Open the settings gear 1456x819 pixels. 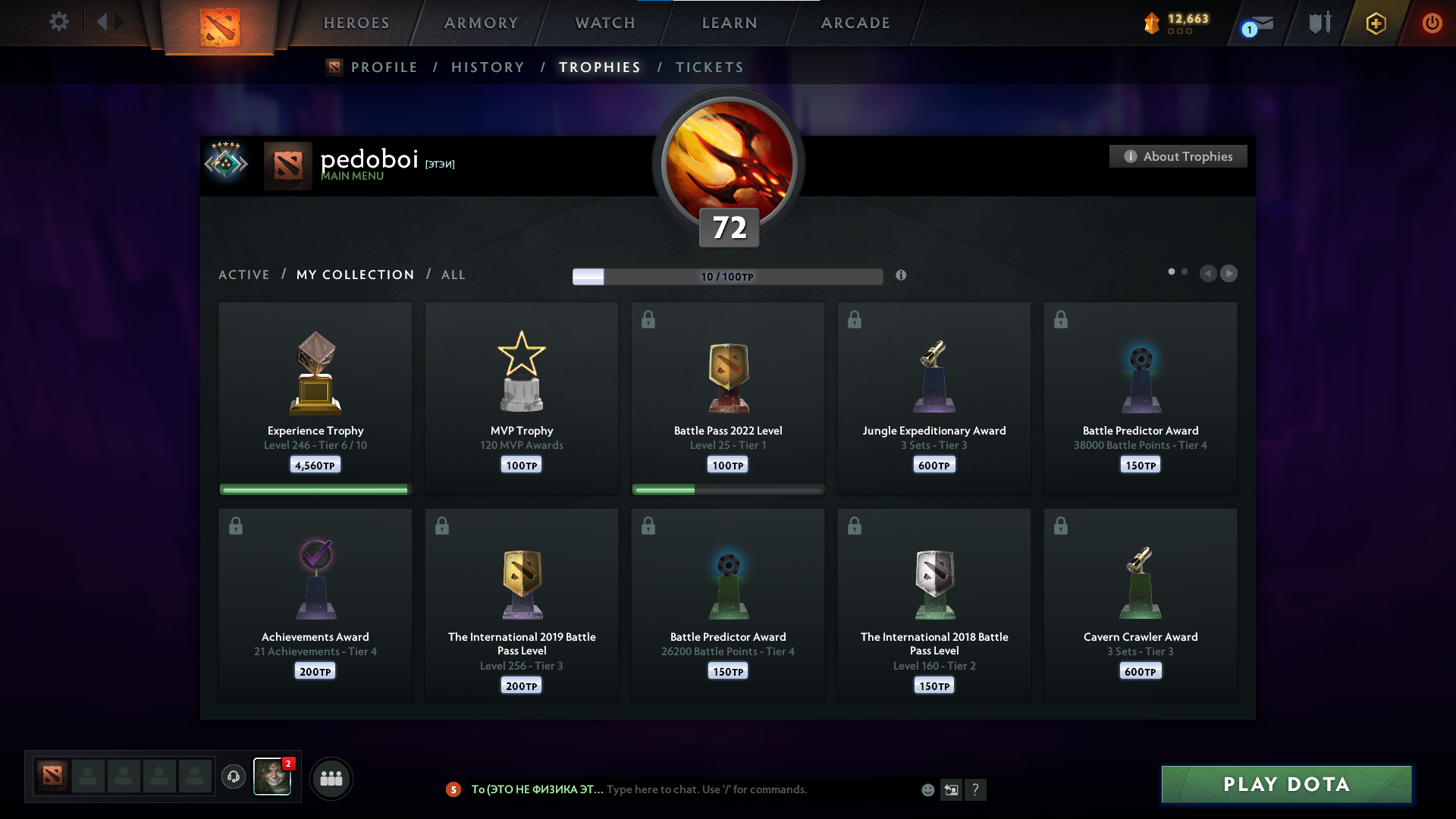coord(59,22)
